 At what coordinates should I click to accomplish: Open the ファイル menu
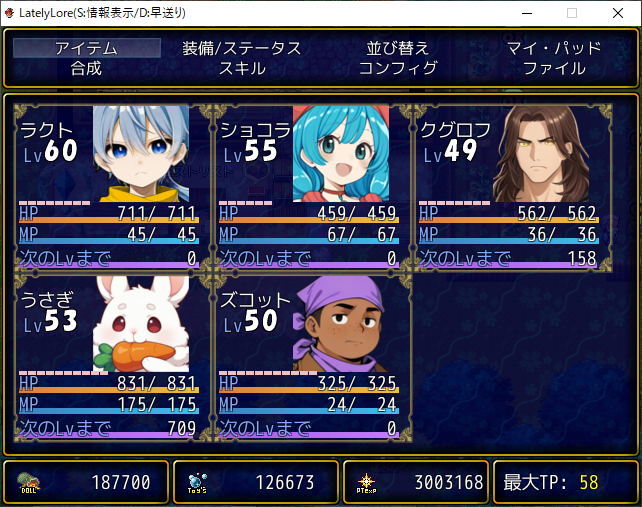click(553, 68)
